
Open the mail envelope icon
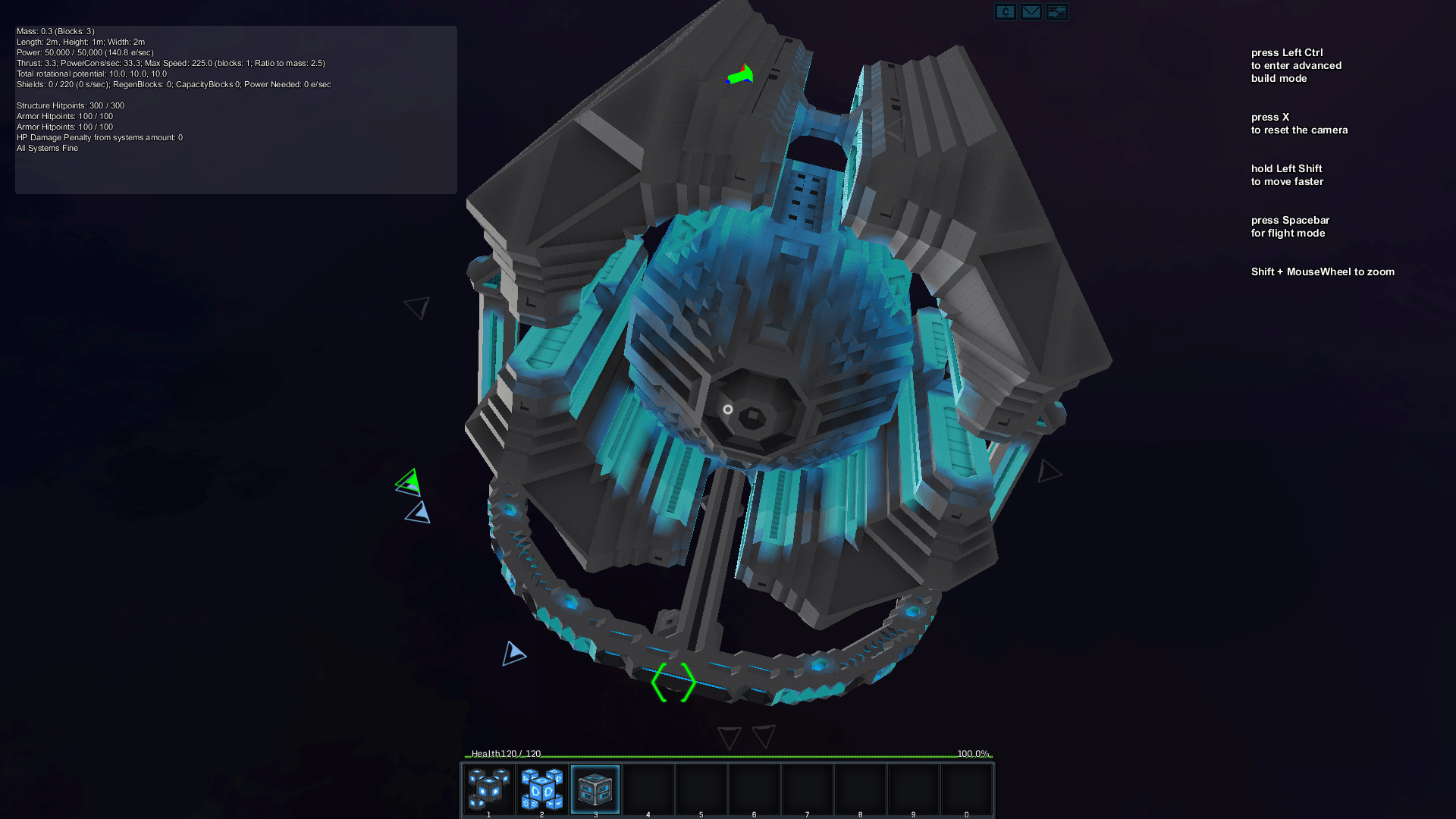[1031, 11]
